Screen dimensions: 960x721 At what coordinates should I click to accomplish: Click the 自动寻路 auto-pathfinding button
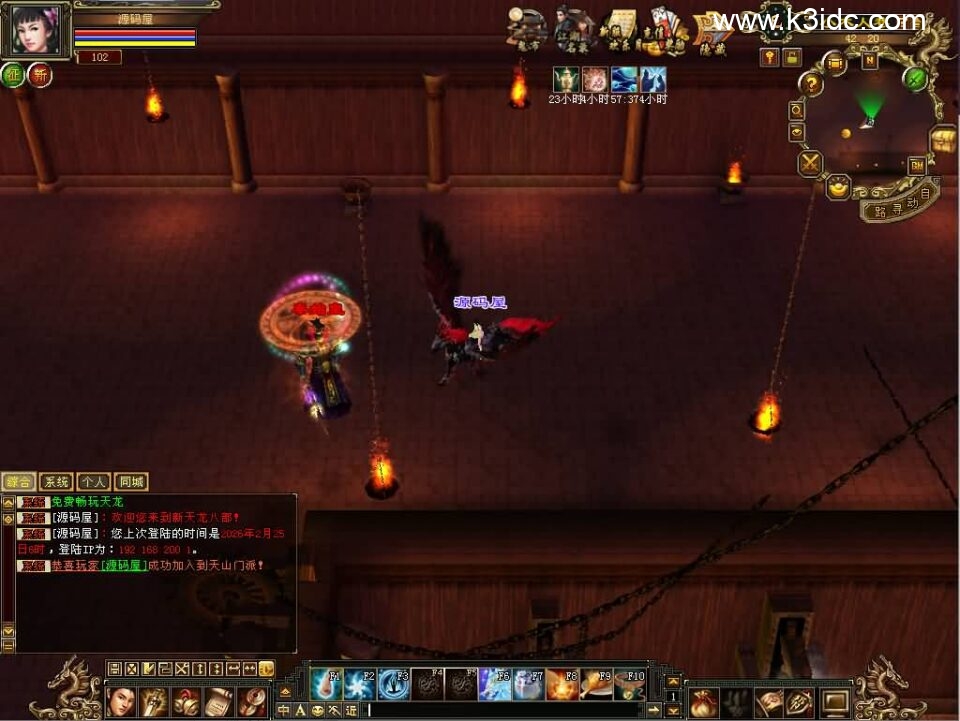click(x=900, y=203)
